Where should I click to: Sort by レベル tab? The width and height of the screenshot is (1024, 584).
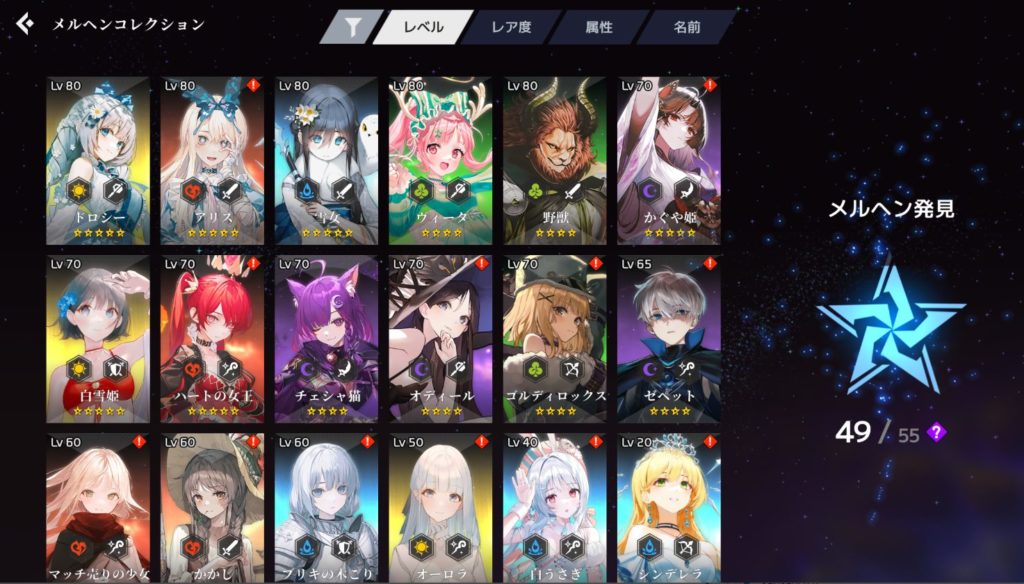[x=423, y=28]
